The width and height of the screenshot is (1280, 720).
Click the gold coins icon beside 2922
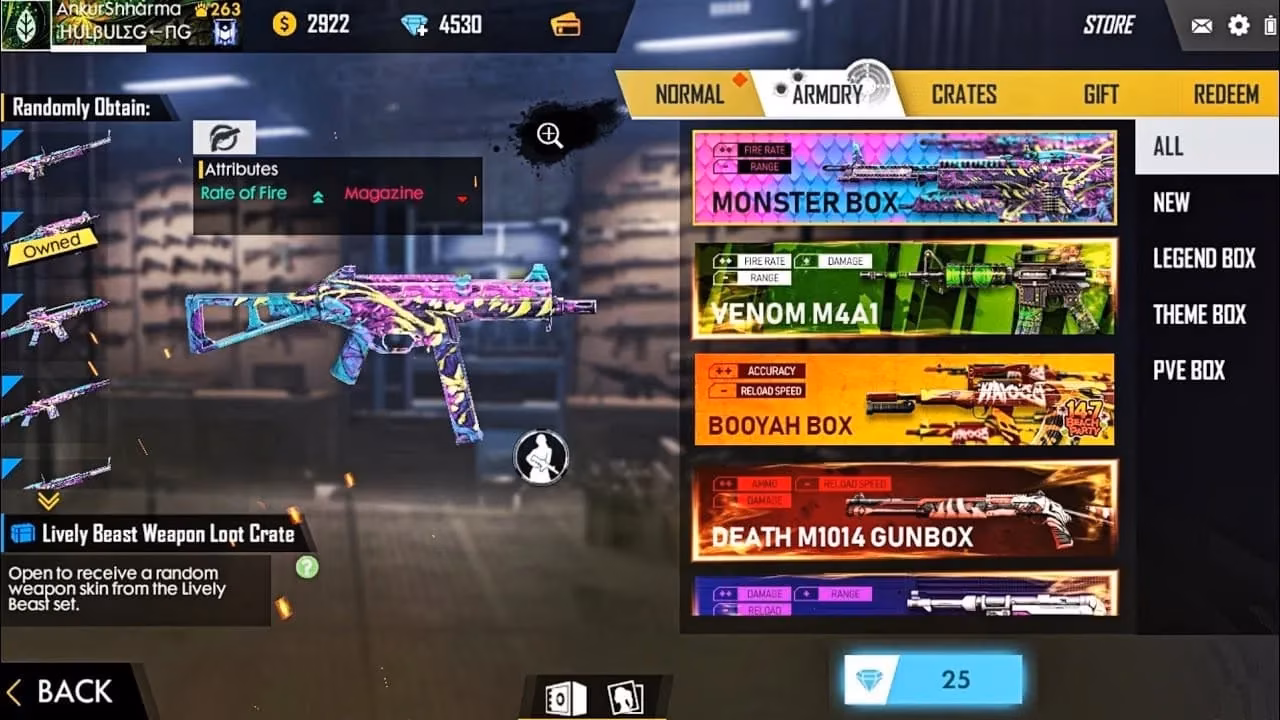click(284, 24)
